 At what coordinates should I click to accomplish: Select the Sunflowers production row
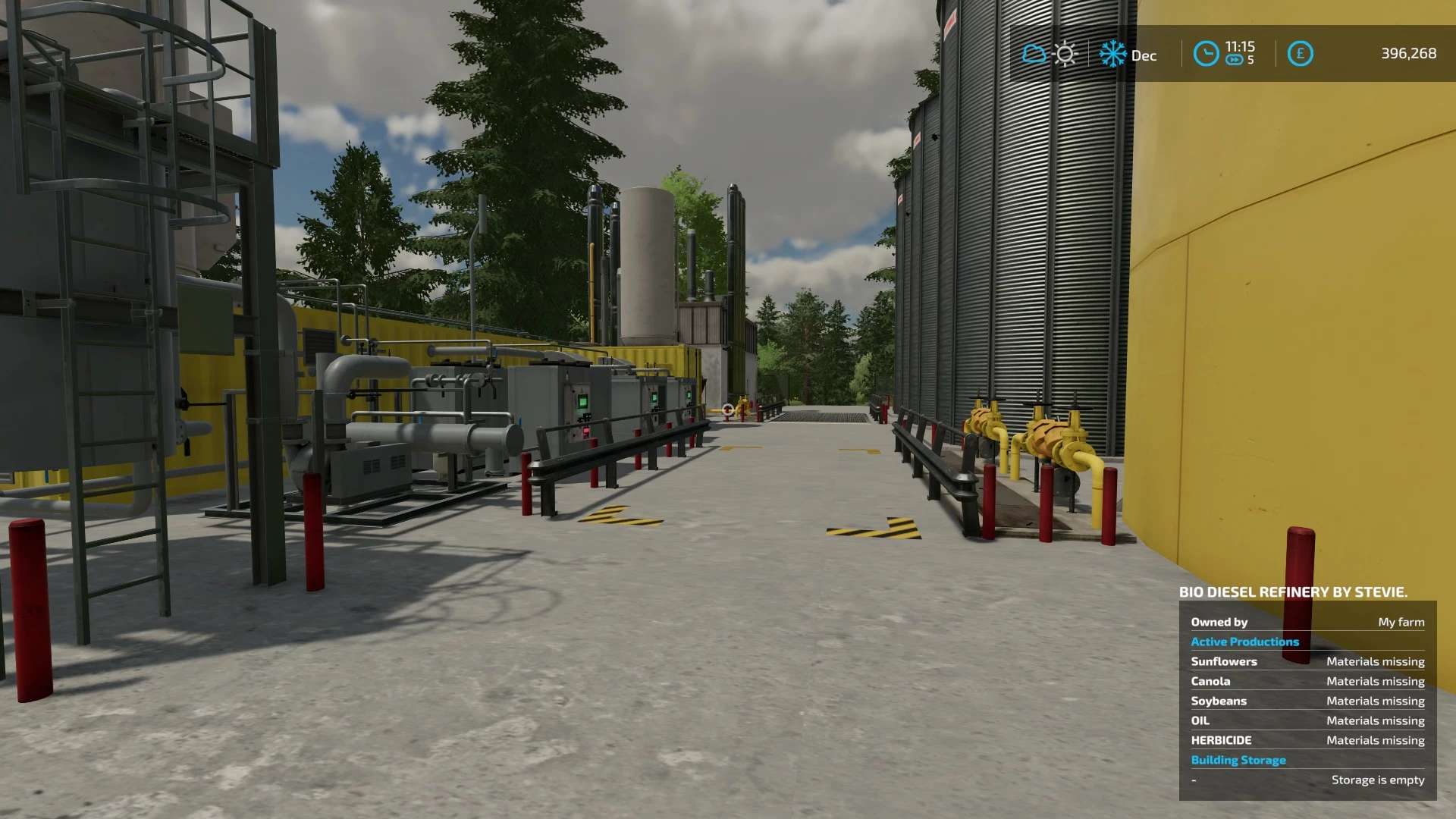pos(1307,661)
